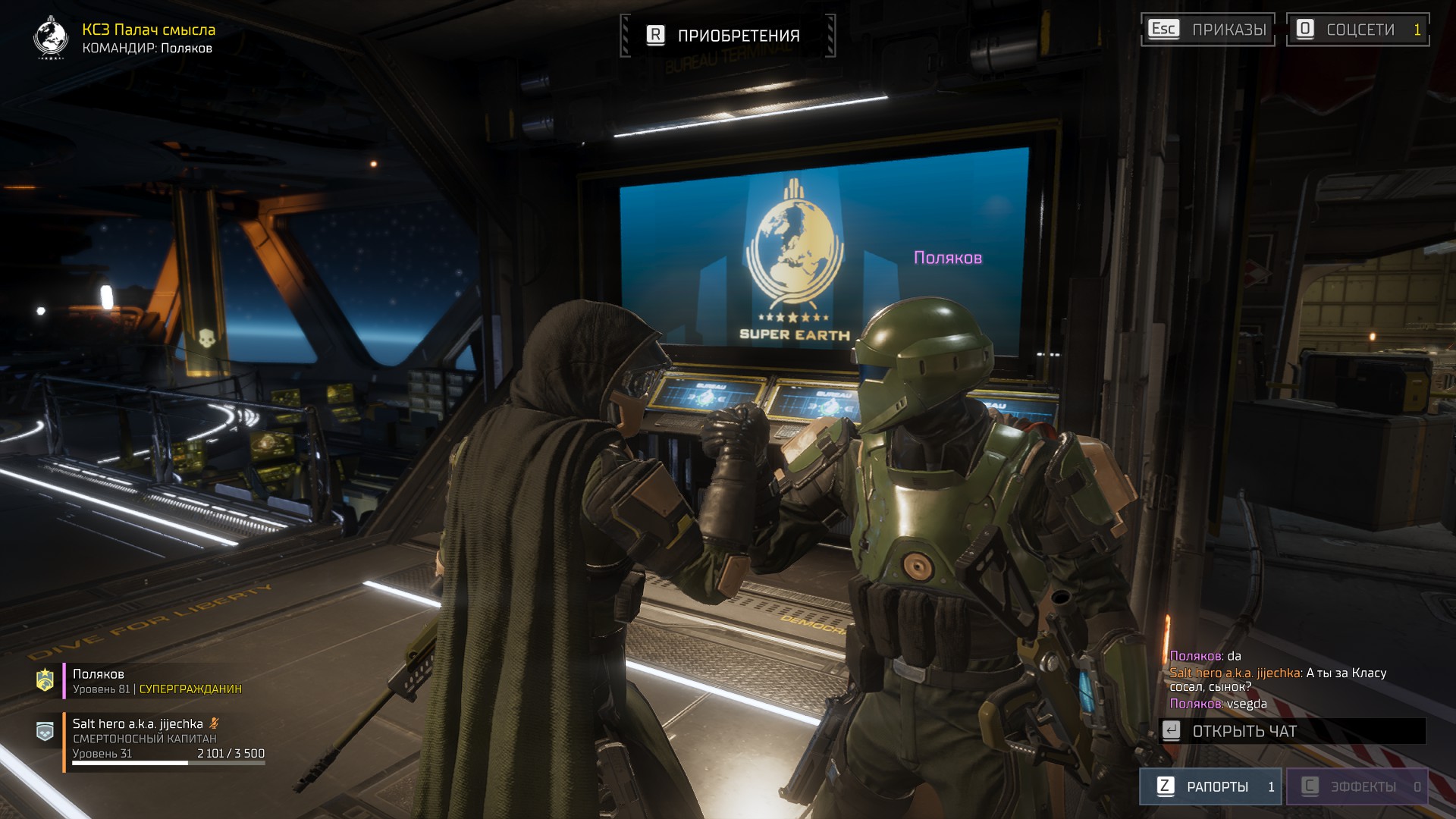The height and width of the screenshot is (819, 1456).
Task: Select player Поляков in squad list
Action: (x=152, y=681)
